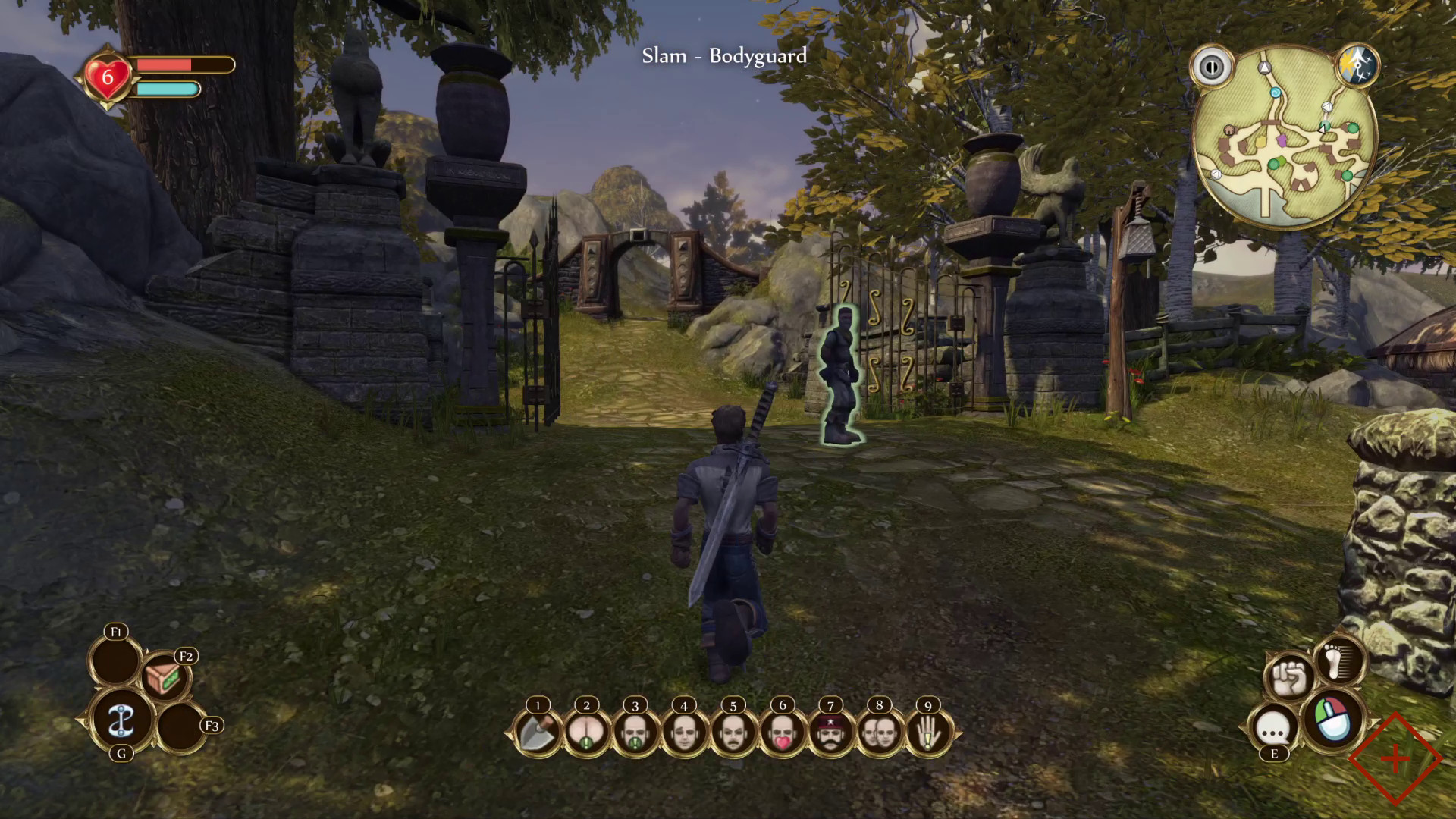Select the heart expression in hotbar slot 6
This screenshot has width=1456, height=819.
(781, 734)
